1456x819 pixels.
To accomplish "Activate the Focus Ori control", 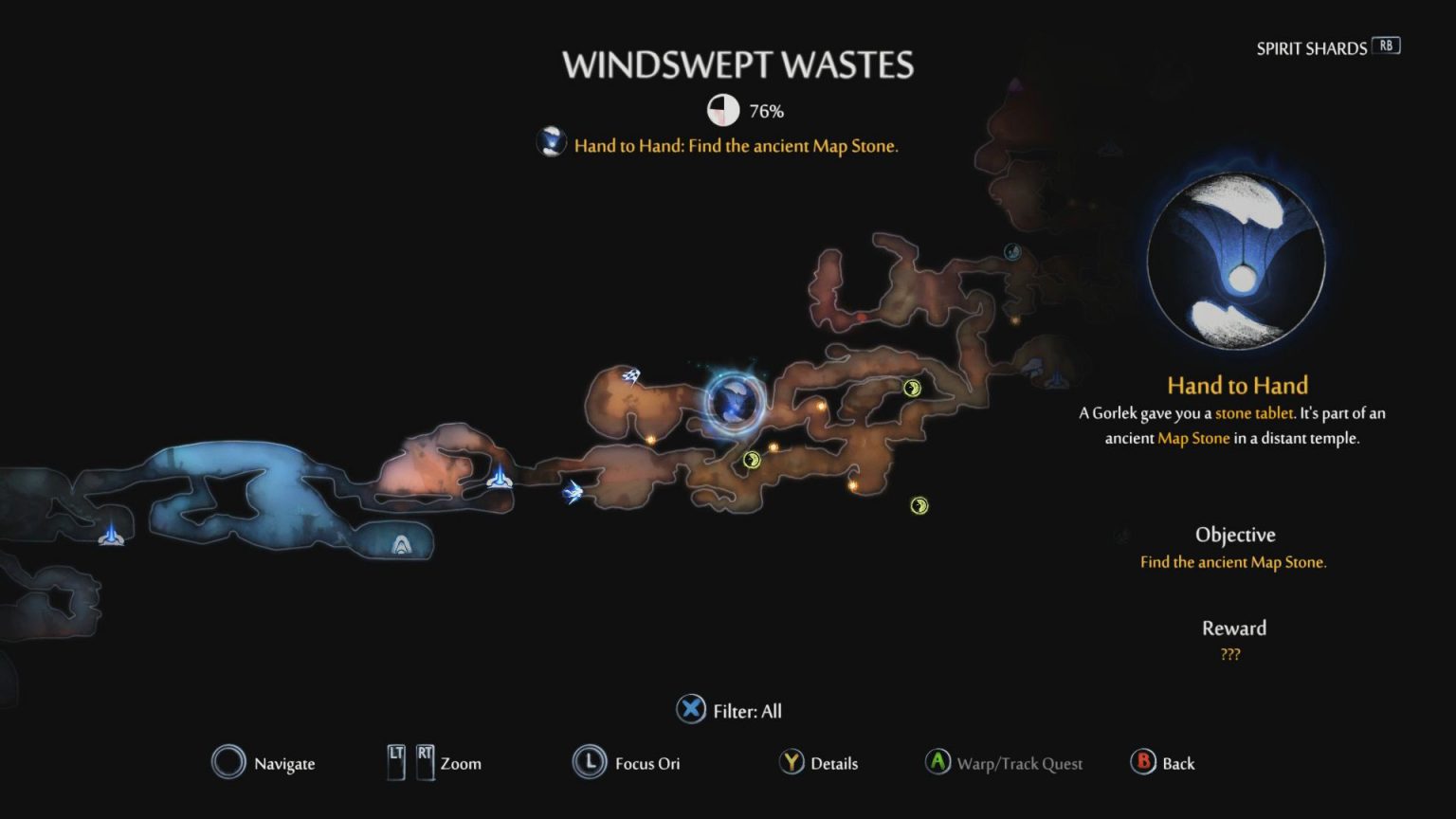I will [626, 763].
